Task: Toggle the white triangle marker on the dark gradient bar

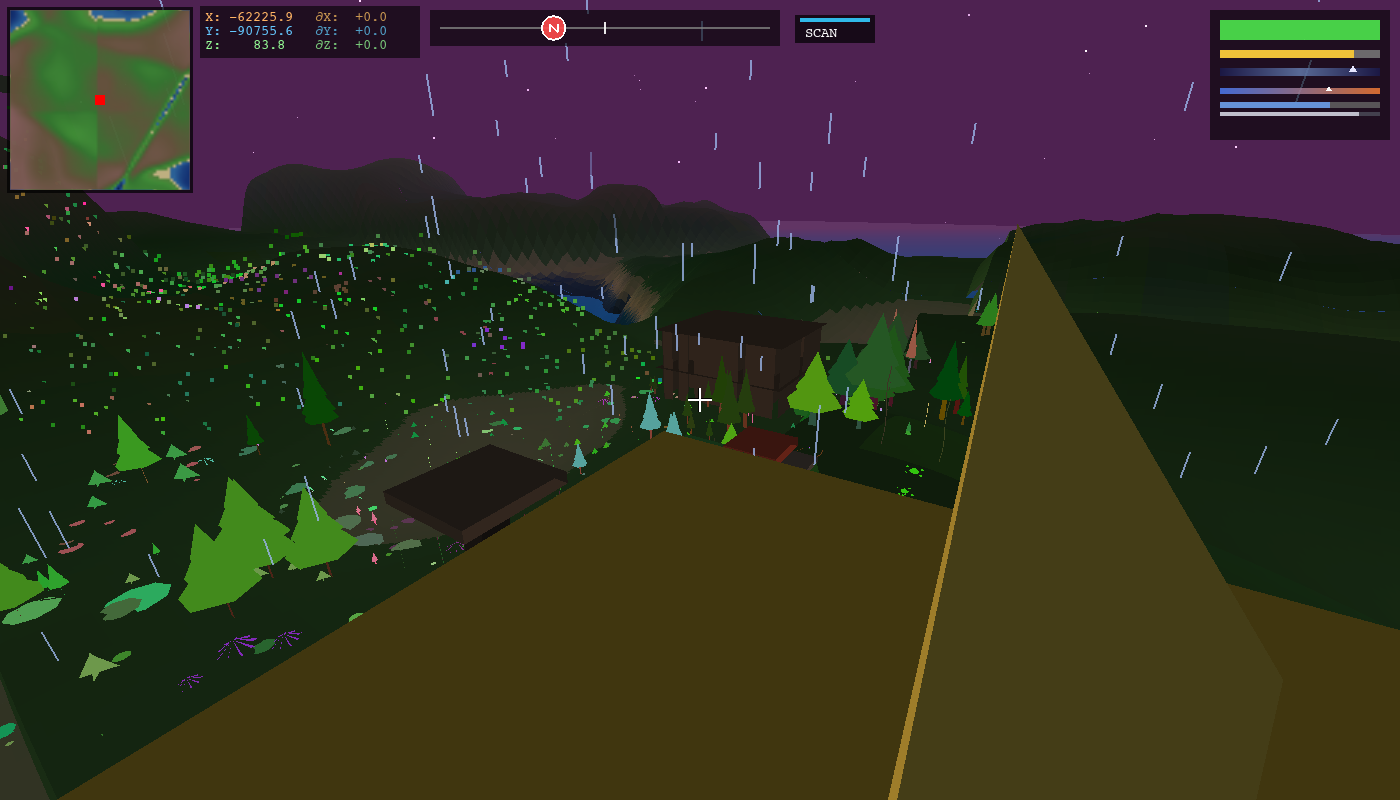Action: pyautogui.click(x=1352, y=70)
